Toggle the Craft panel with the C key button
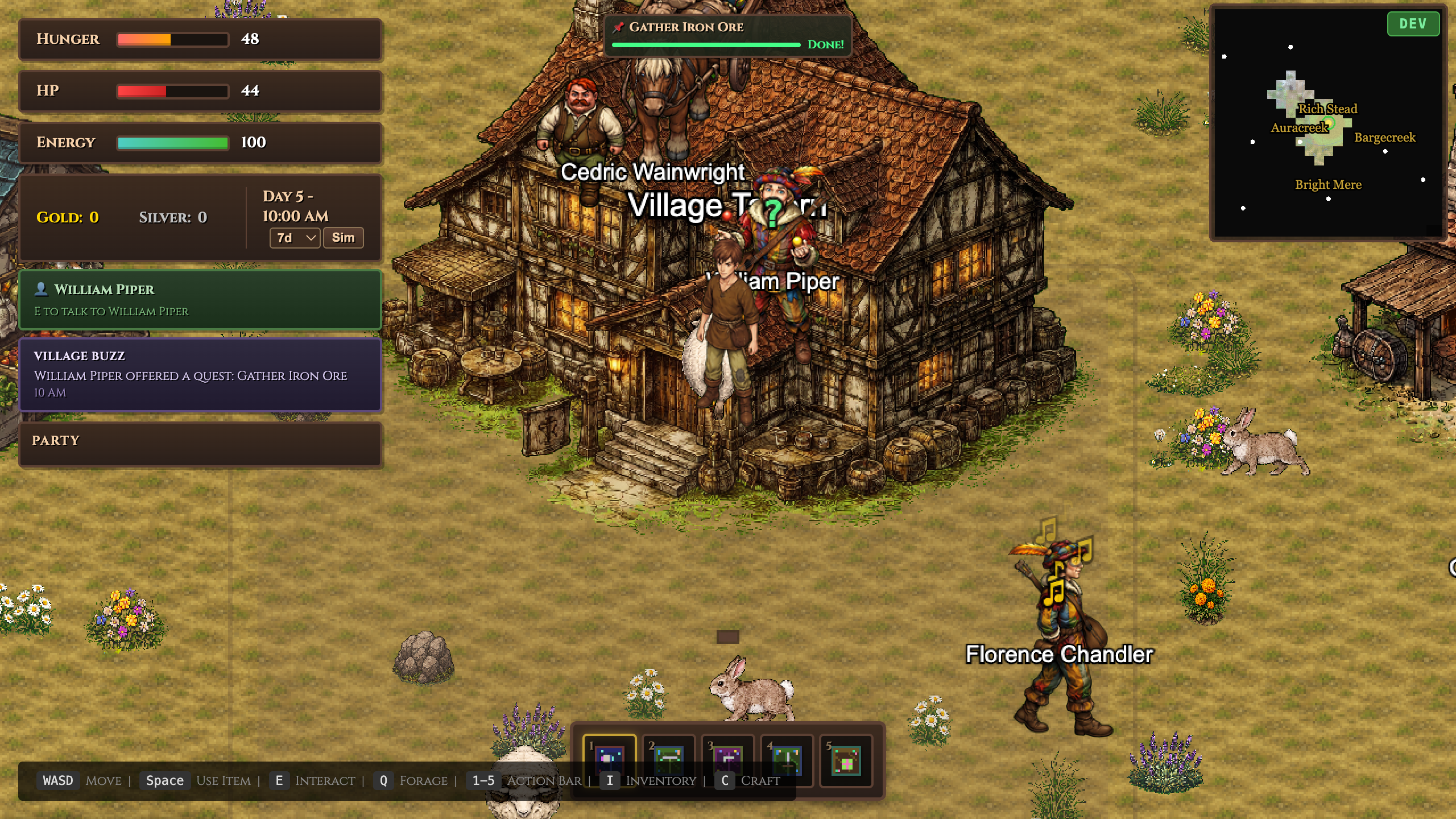 (x=723, y=780)
